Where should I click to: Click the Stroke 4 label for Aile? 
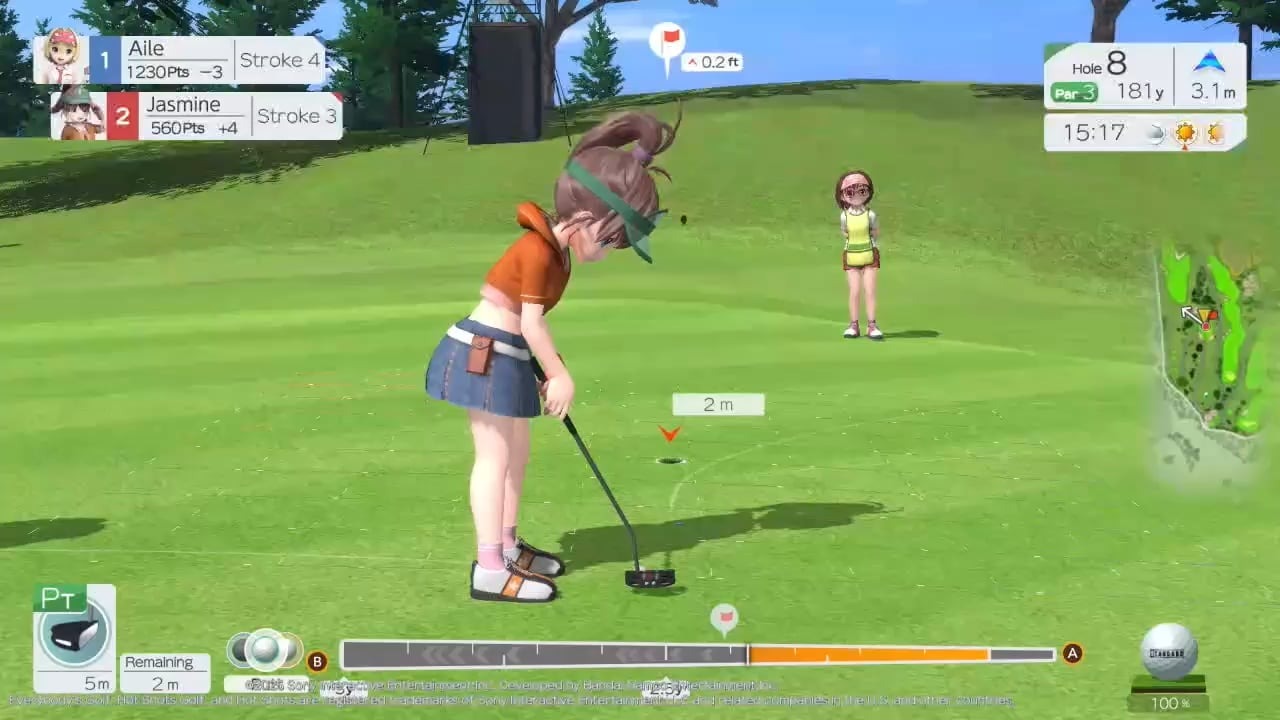click(279, 60)
